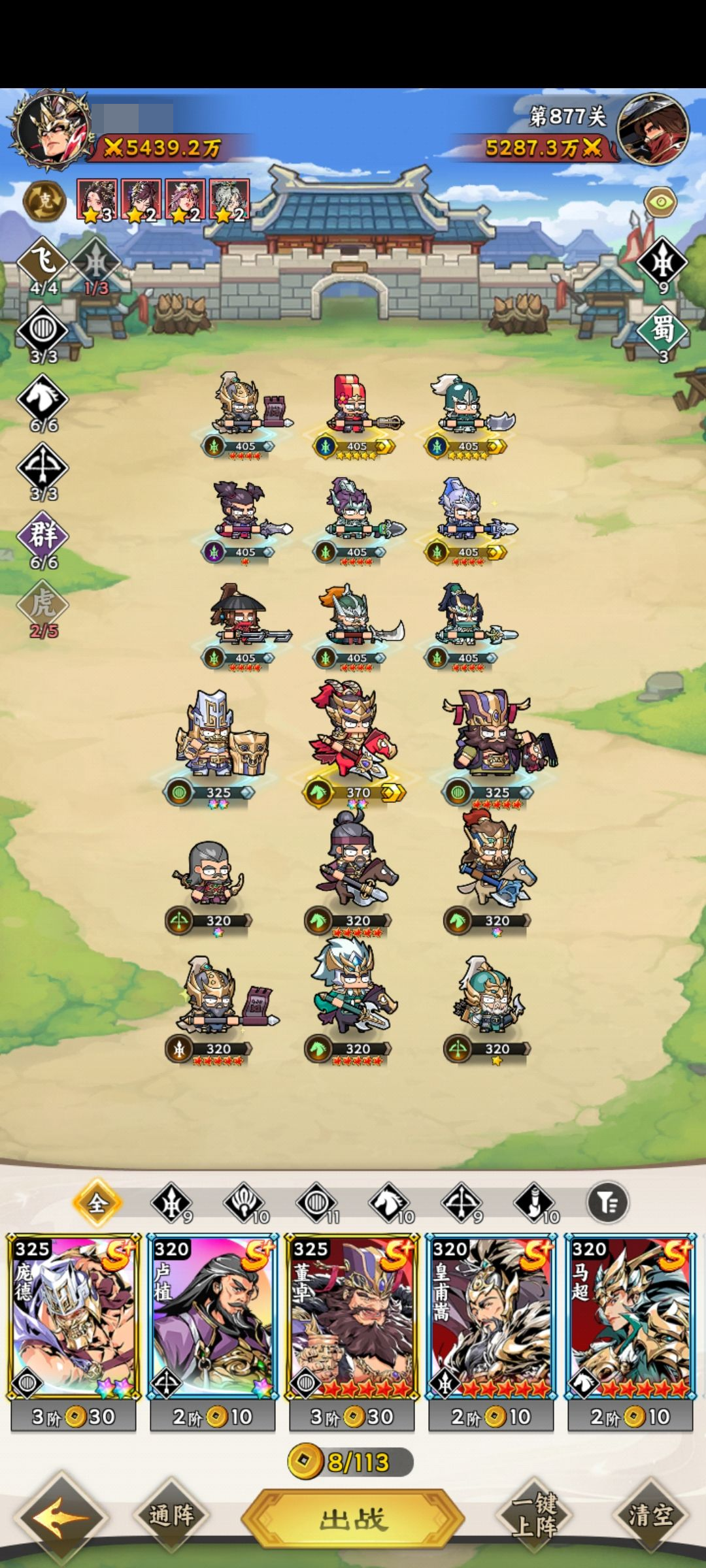706x1568 pixels.
Task: Open the hero sort filter button
Action: point(607,1202)
